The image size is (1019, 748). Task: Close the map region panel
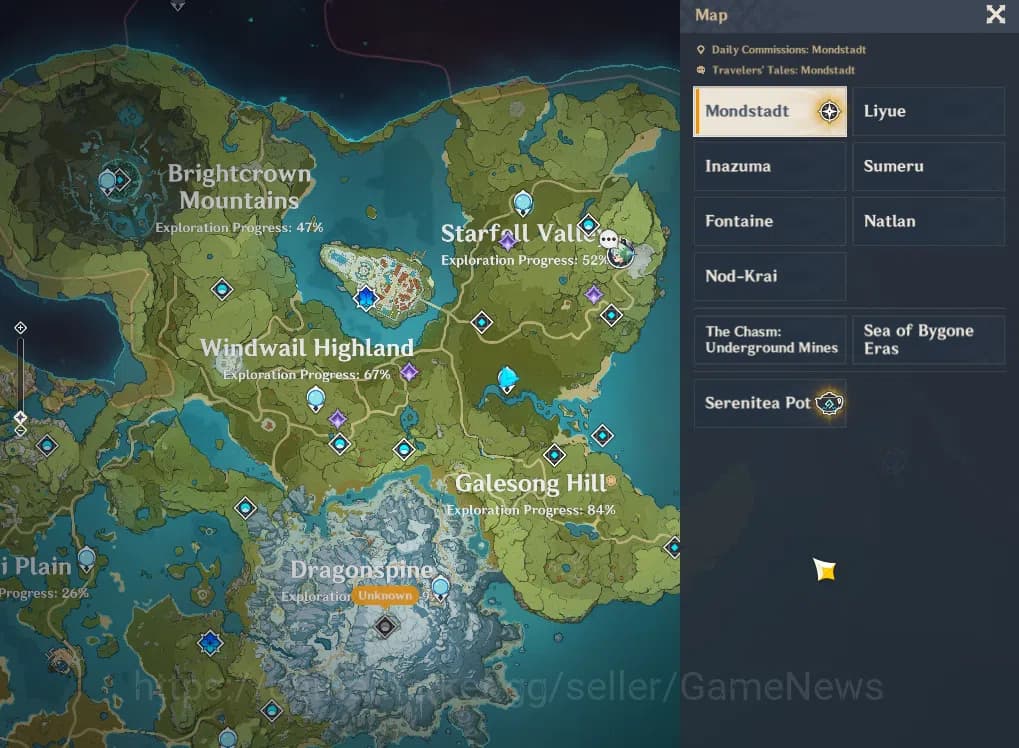coord(996,14)
